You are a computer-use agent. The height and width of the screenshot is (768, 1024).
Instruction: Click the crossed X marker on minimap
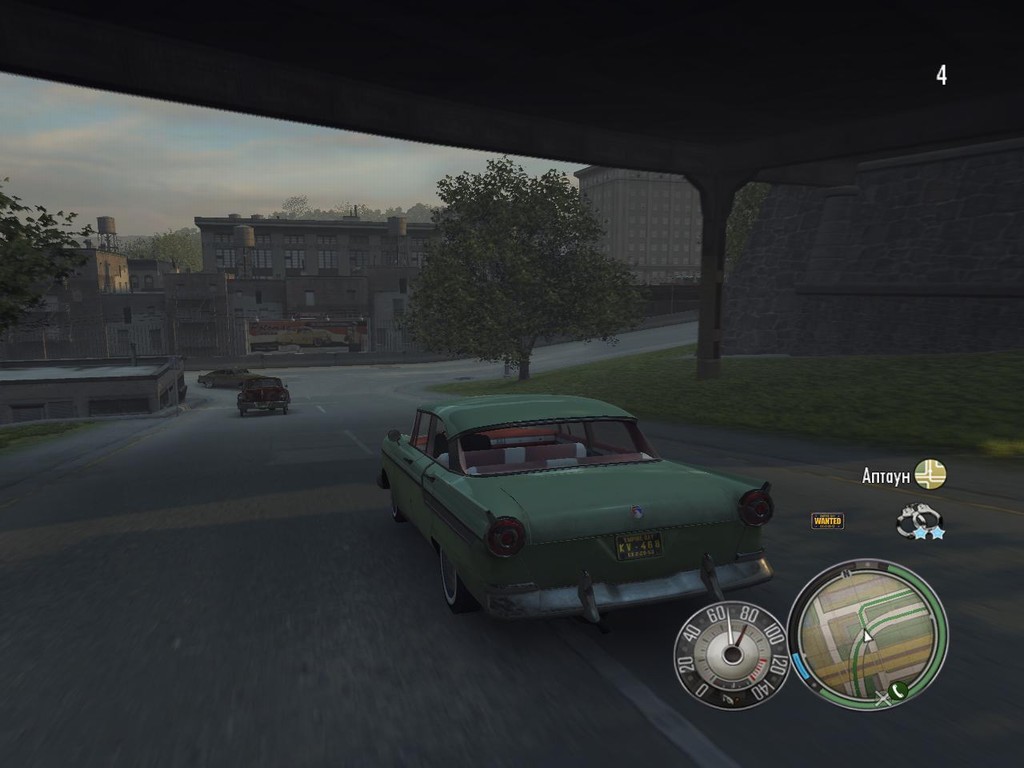click(882, 699)
